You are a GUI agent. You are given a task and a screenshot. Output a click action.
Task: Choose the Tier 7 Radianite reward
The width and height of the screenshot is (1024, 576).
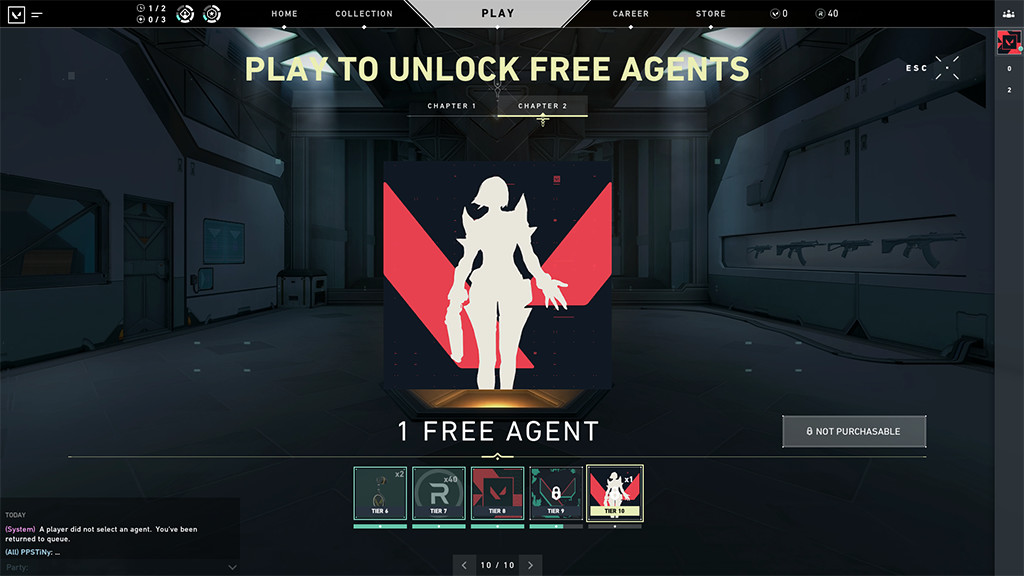pos(438,493)
